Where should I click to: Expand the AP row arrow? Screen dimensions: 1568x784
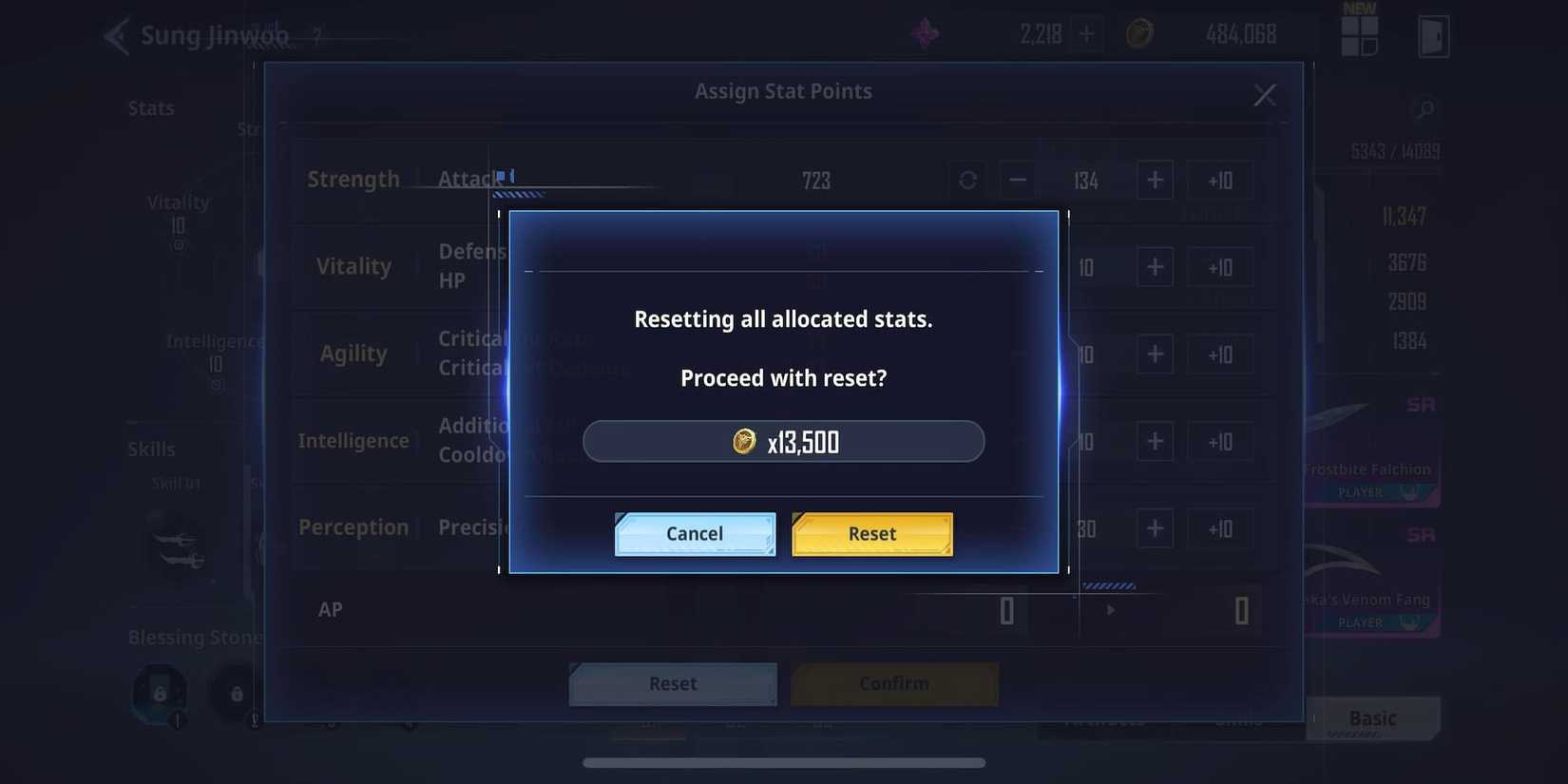pos(1110,610)
